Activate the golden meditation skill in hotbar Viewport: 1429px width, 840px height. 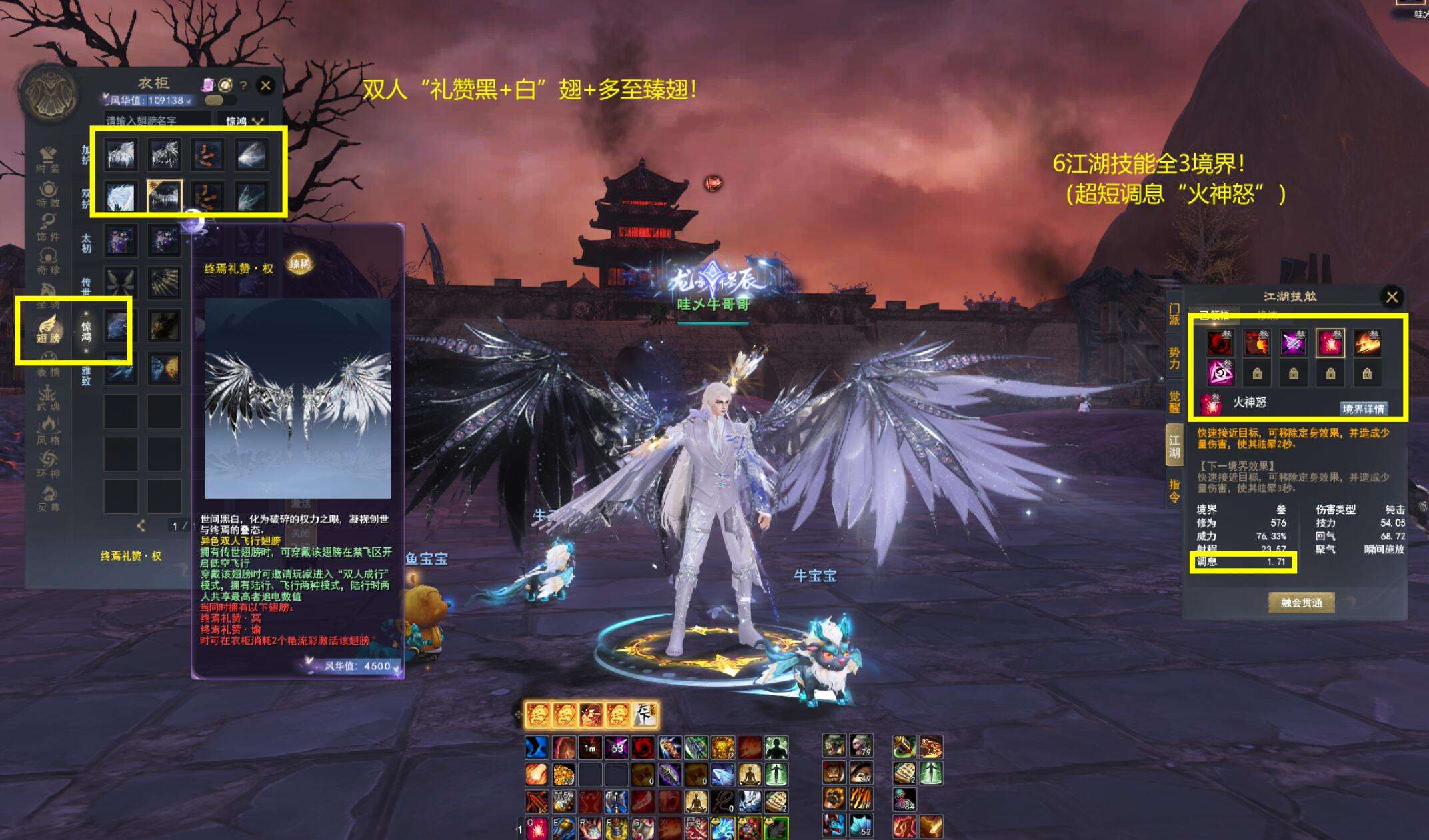tap(749, 774)
